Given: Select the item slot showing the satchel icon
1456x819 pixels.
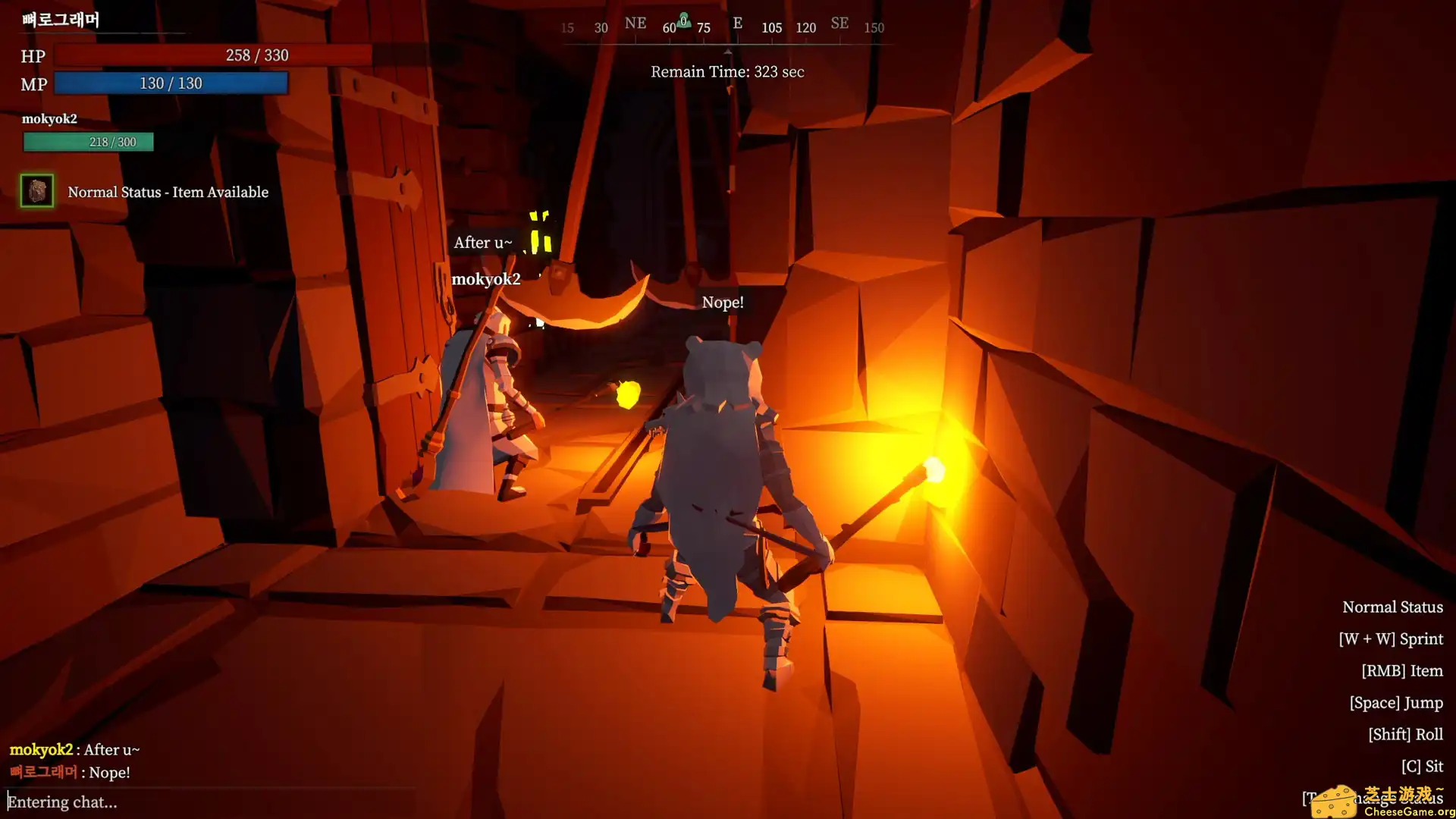Looking at the screenshot, I should (36, 191).
